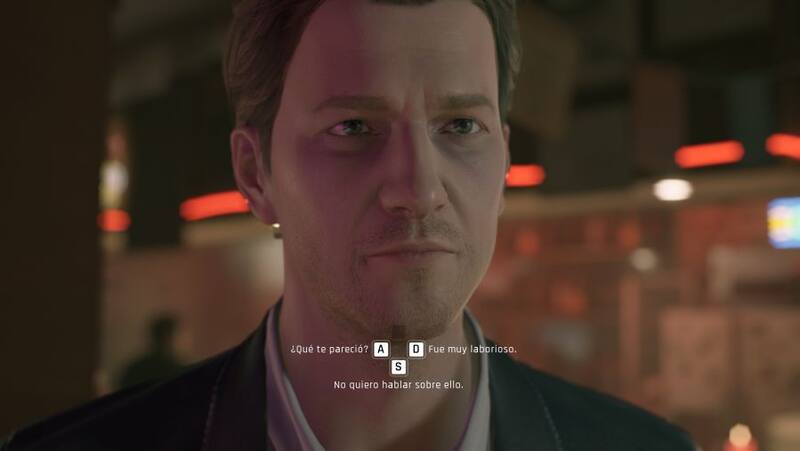Select the response "Fue muy laborioso."
Image resolution: width=800 pixels, height=451 pixels.
tap(472, 350)
